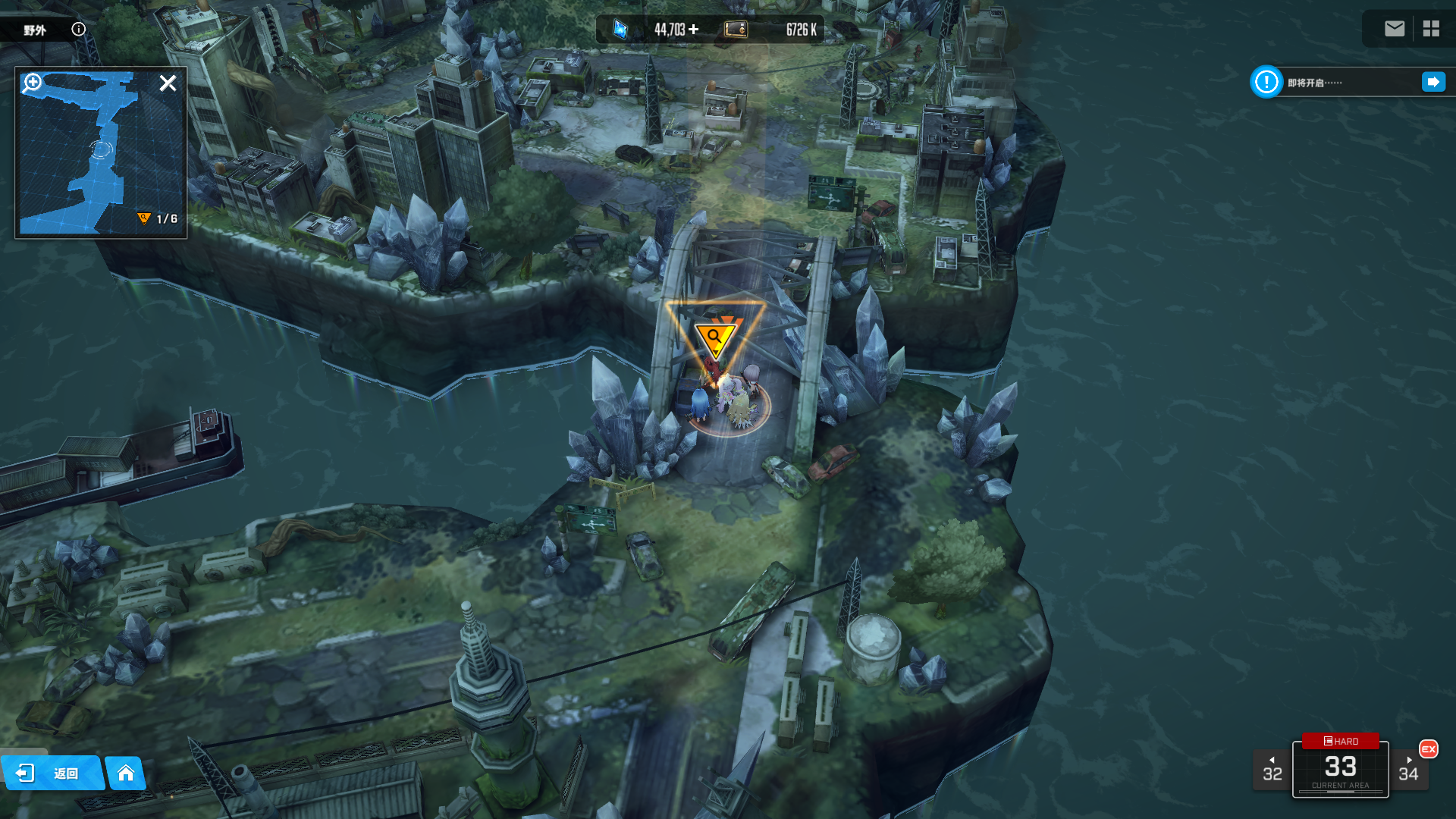Go to the home lobby

tap(126, 773)
